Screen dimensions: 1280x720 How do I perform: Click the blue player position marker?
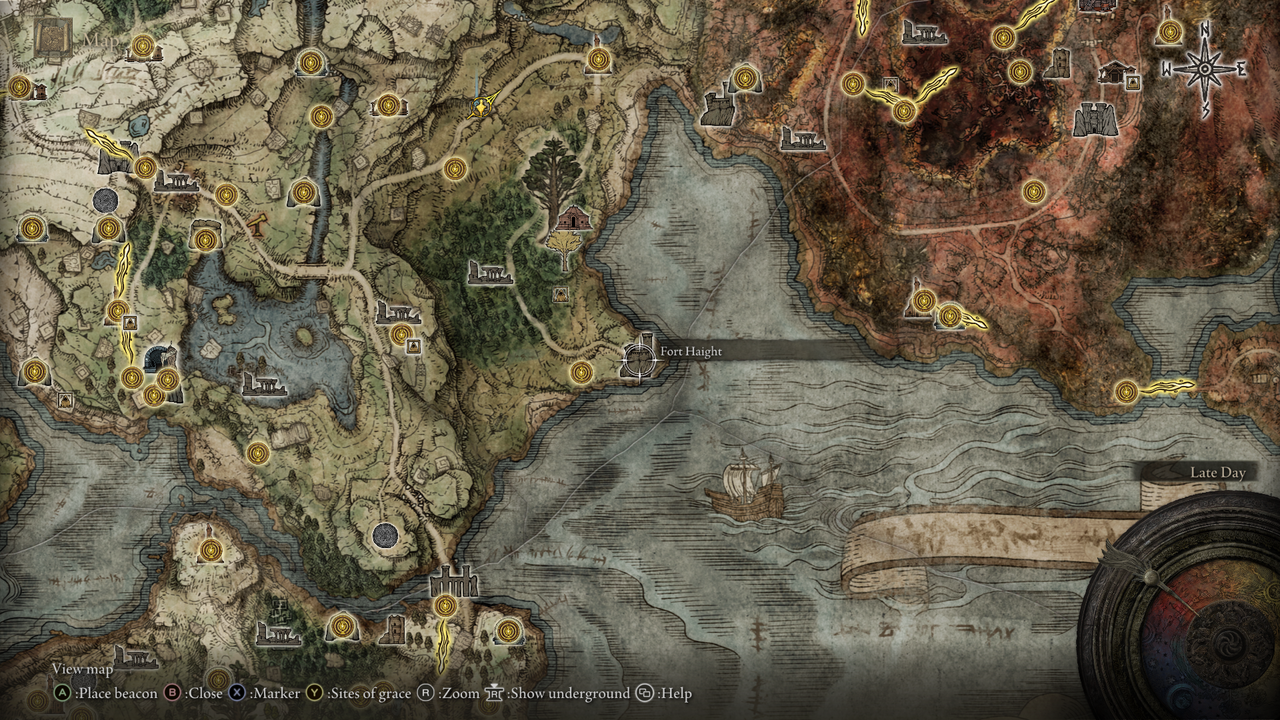click(483, 105)
